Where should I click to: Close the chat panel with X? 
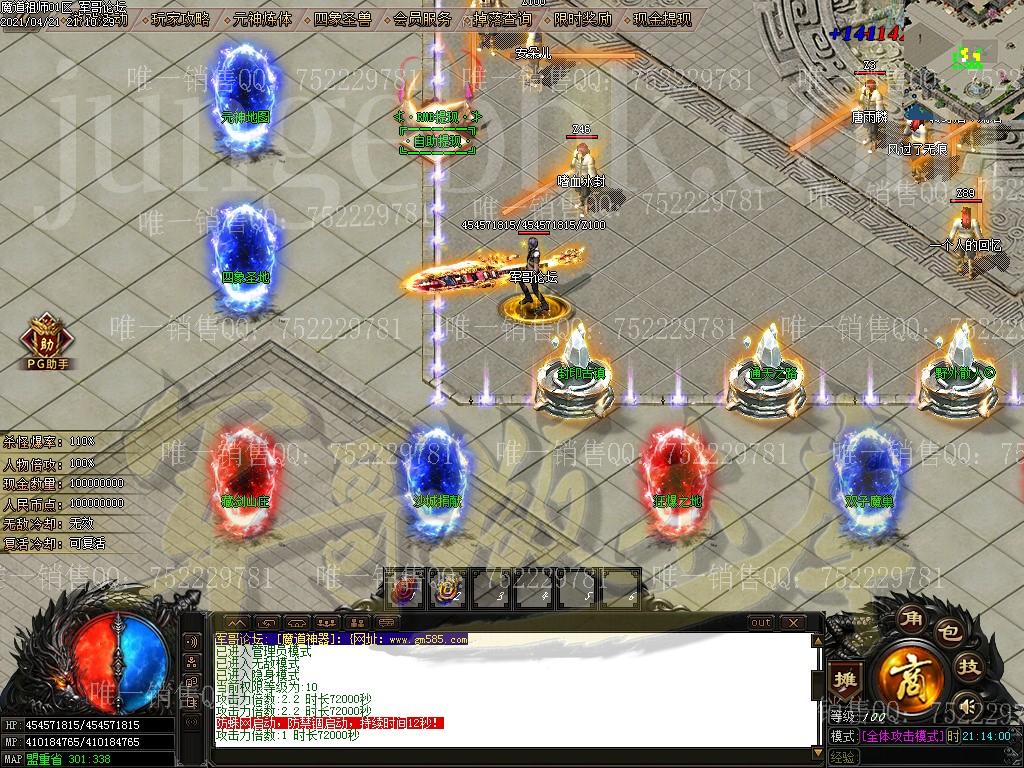click(793, 623)
